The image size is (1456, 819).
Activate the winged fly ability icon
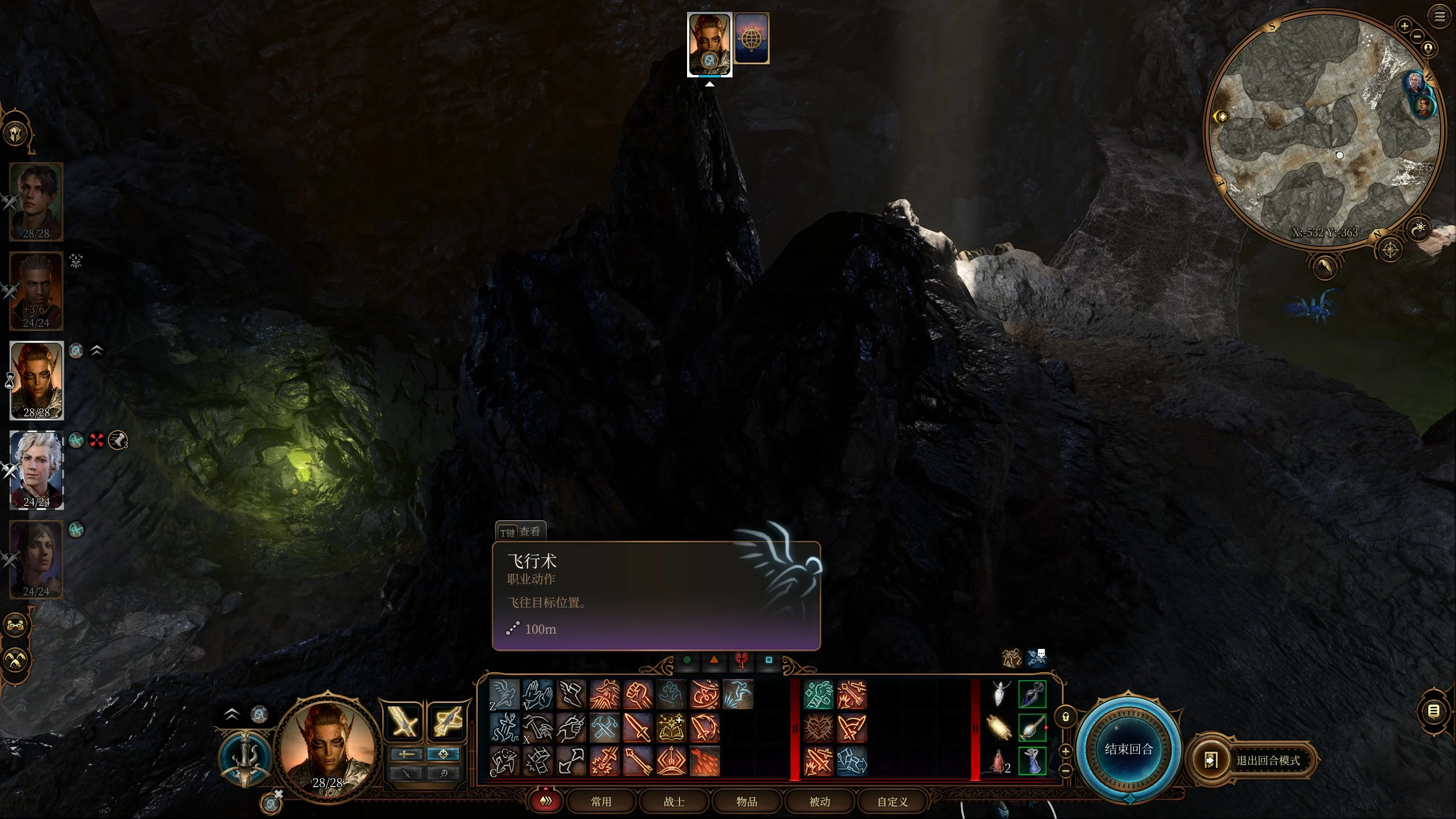(x=504, y=694)
